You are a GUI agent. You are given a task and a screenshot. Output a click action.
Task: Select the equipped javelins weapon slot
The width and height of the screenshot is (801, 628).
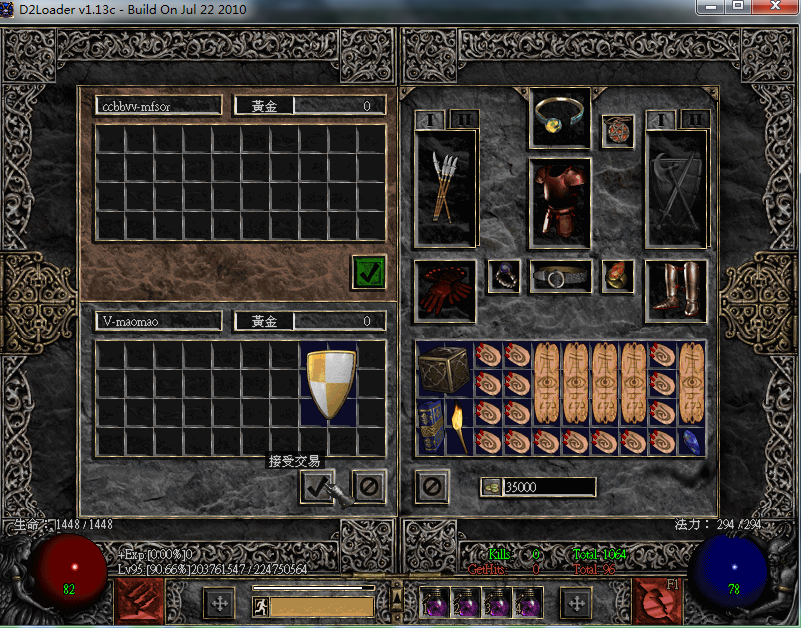[445, 189]
